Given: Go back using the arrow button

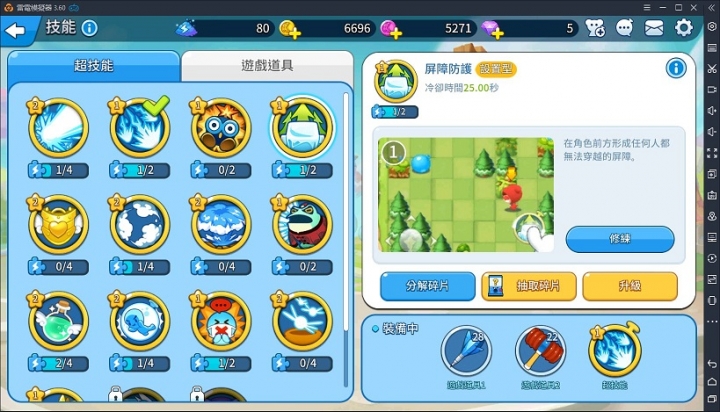Looking at the screenshot, I should point(15,30).
